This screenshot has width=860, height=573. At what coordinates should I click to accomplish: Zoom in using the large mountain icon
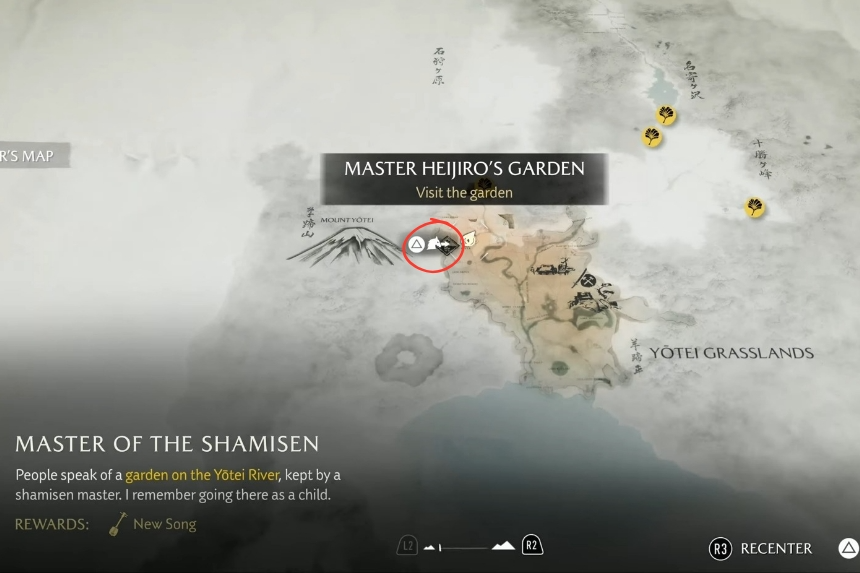(x=503, y=545)
